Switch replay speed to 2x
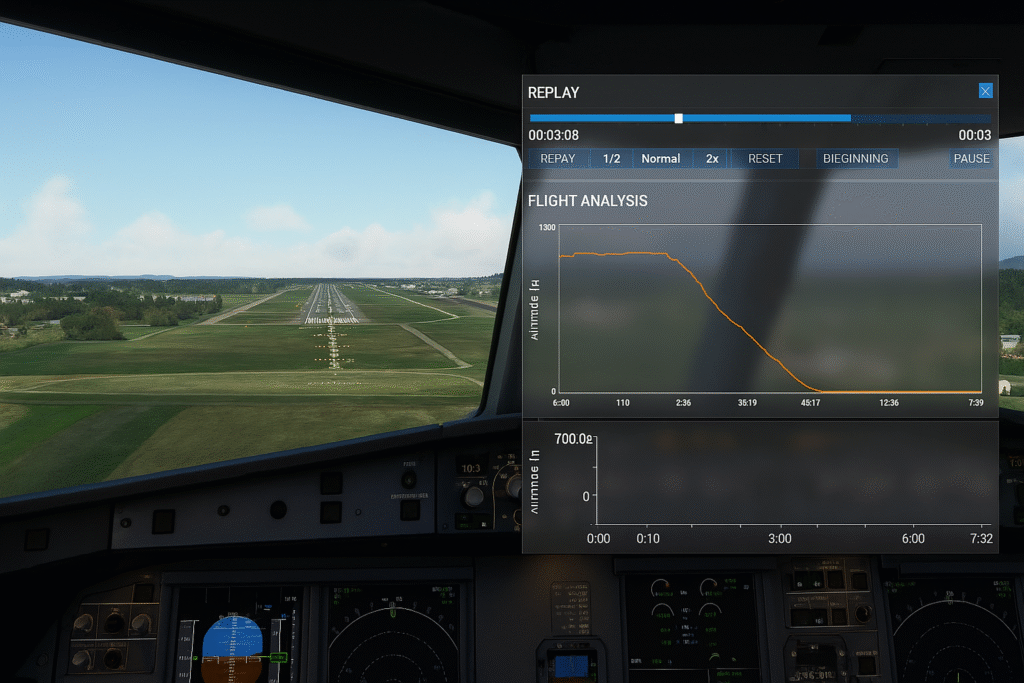This screenshot has height=683, width=1024. [x=712, y=158]
